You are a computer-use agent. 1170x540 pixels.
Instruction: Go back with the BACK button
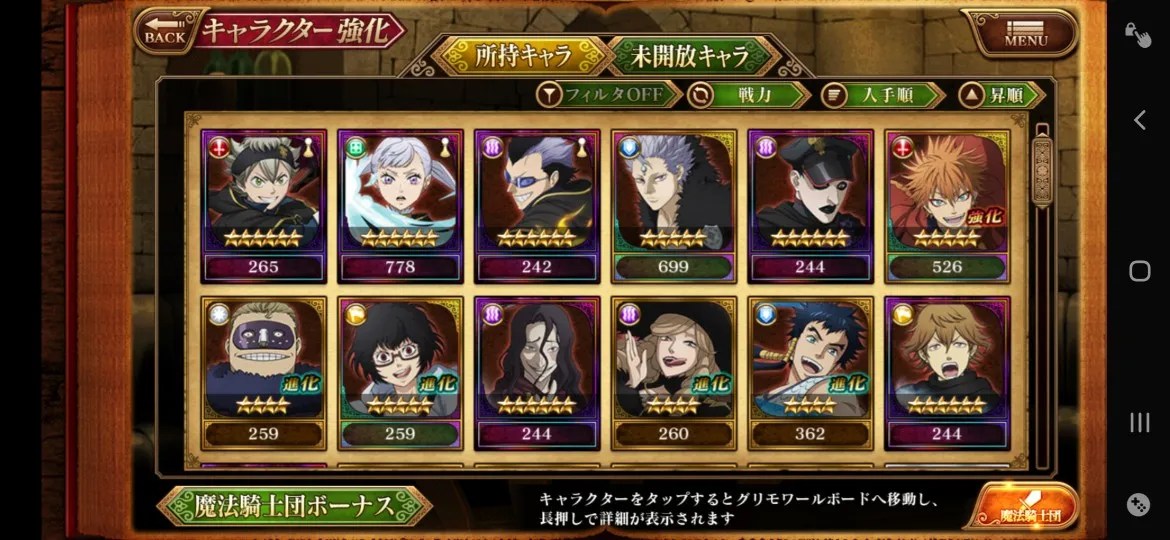pyautogui.click(x=165, y=32)
